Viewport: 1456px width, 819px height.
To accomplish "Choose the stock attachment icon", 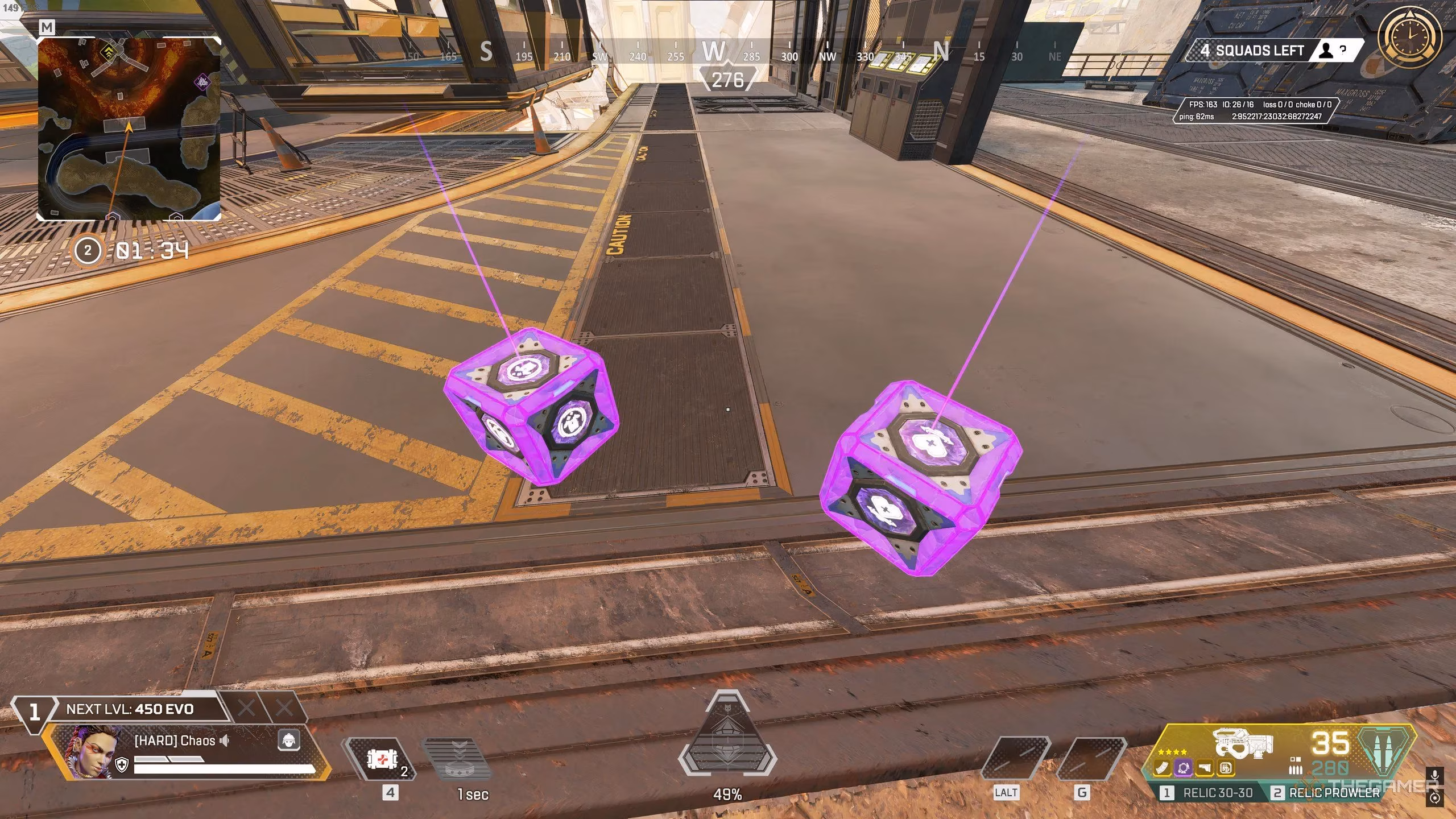I will (1204, 768).
